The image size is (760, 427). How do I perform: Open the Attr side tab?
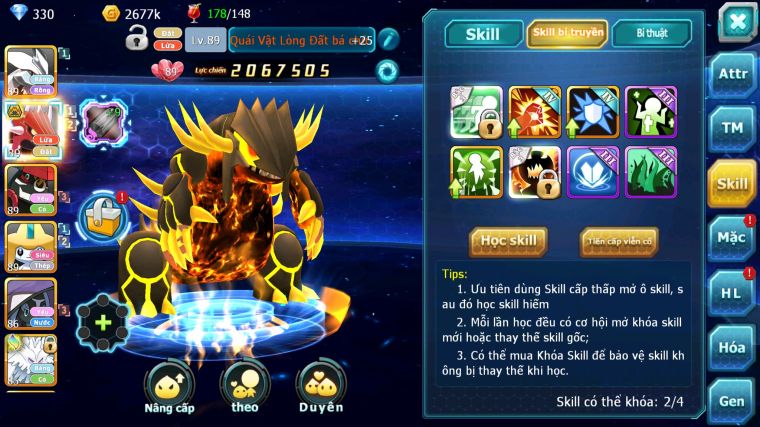coord(732,74)
